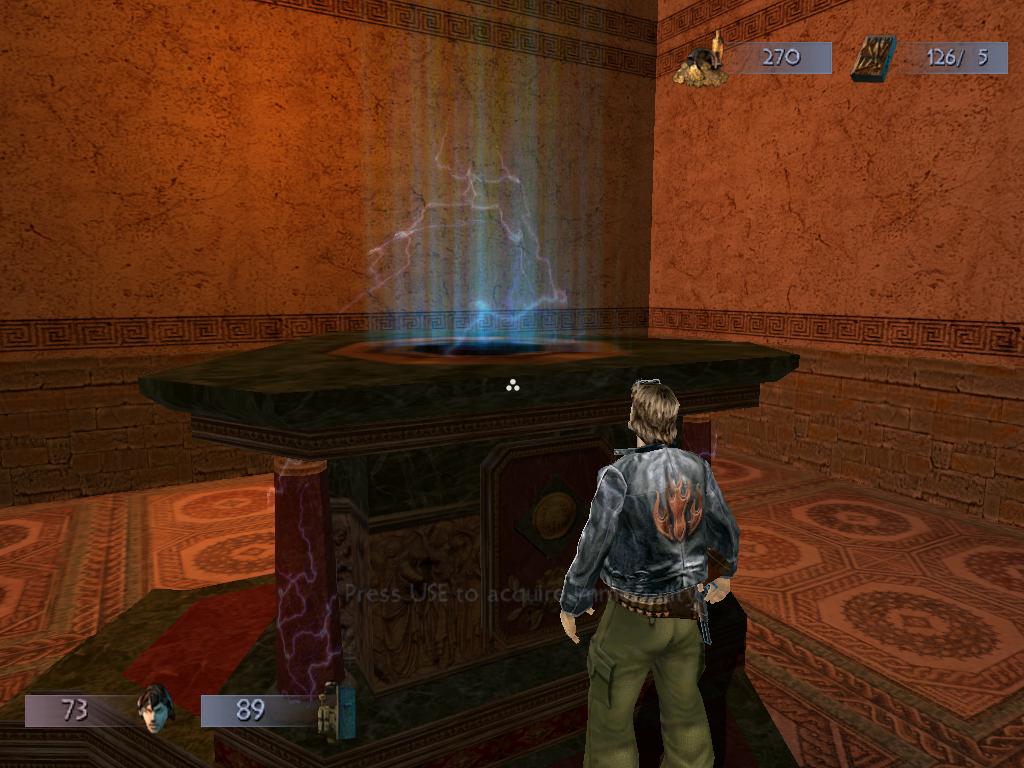Click the gold treasure pile icon

coord(700,62)
